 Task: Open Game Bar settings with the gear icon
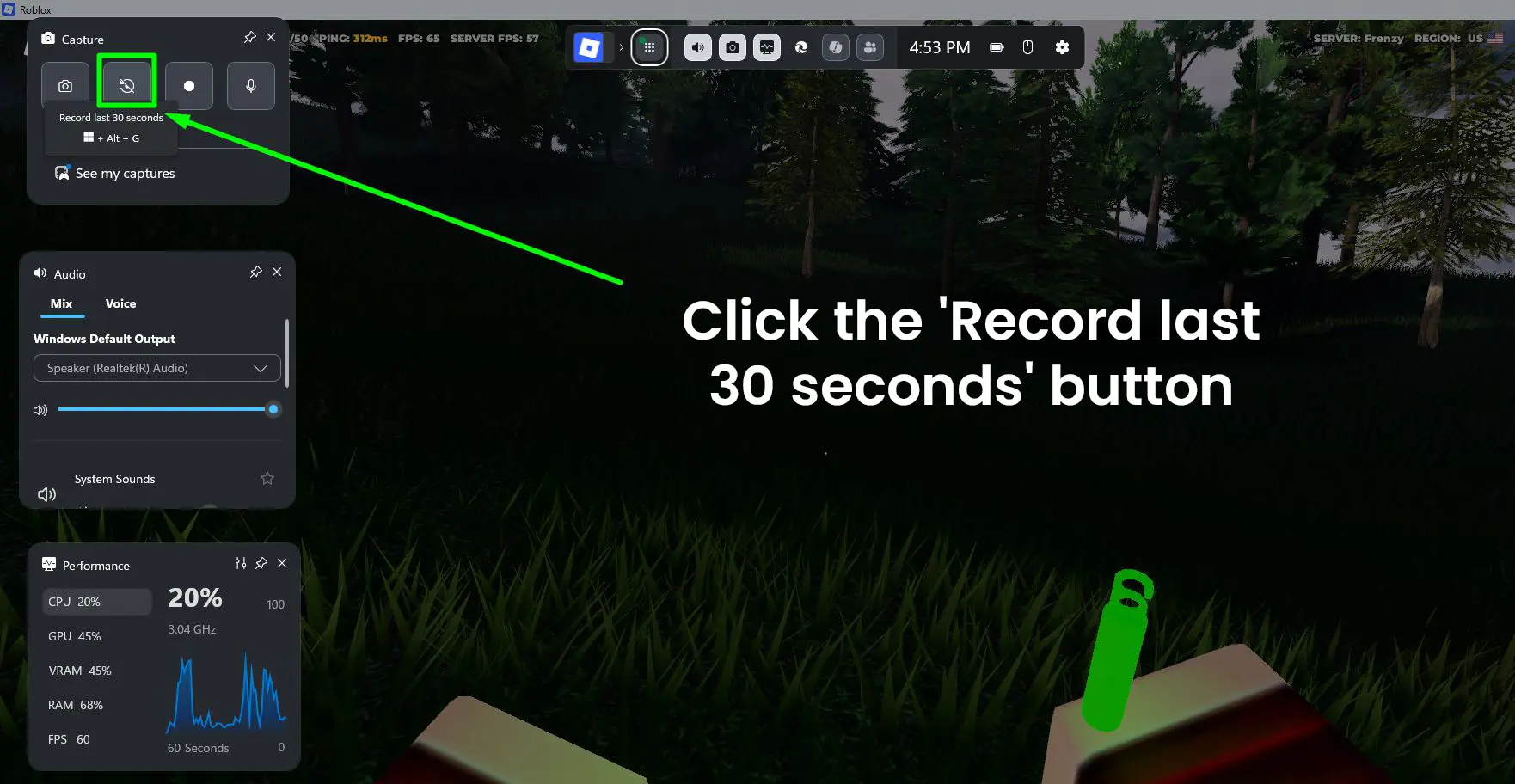coord(1063,47)
